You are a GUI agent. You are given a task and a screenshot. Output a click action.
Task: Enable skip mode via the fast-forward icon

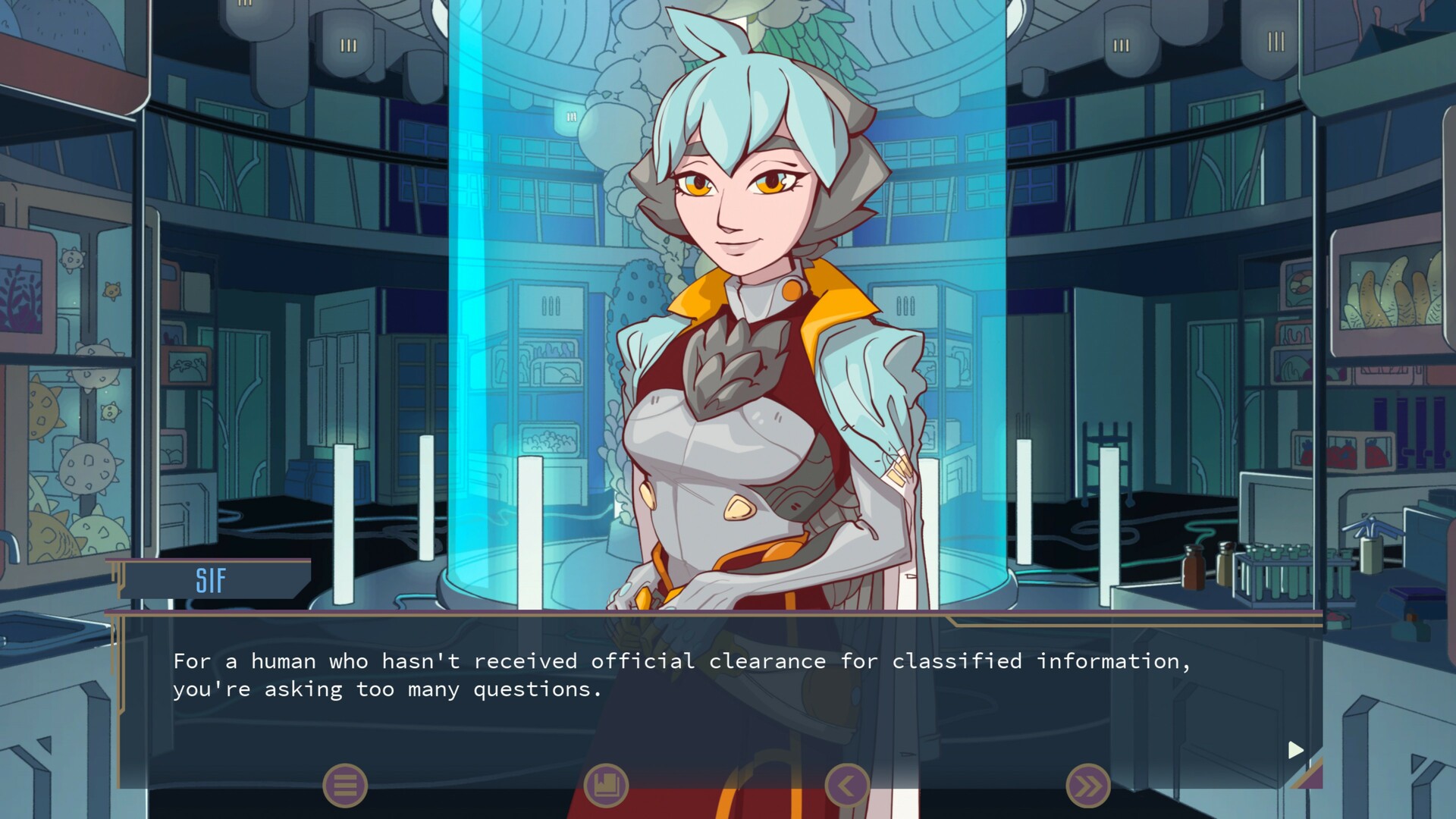tap(1087, 785)
